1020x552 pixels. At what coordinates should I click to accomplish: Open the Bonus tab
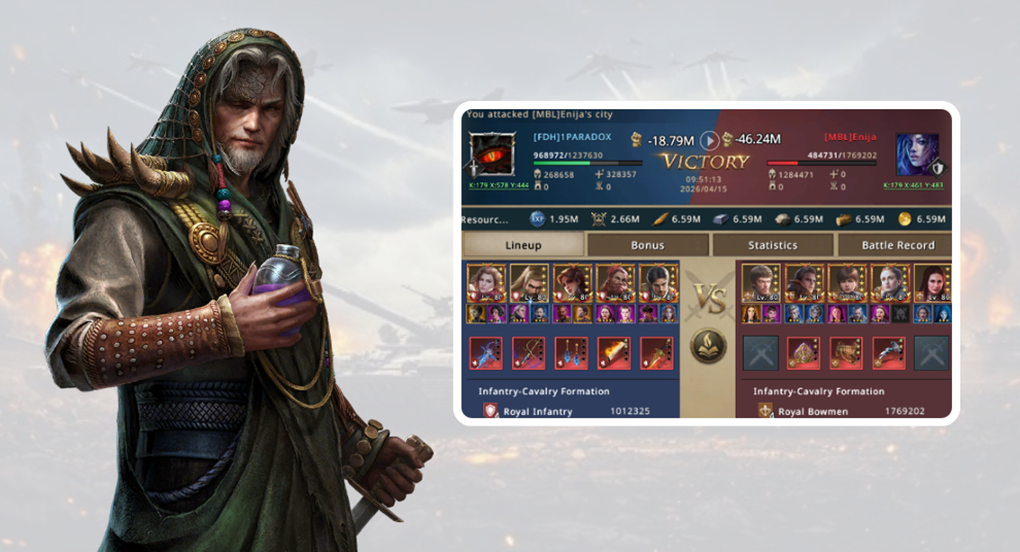[647, 245]
